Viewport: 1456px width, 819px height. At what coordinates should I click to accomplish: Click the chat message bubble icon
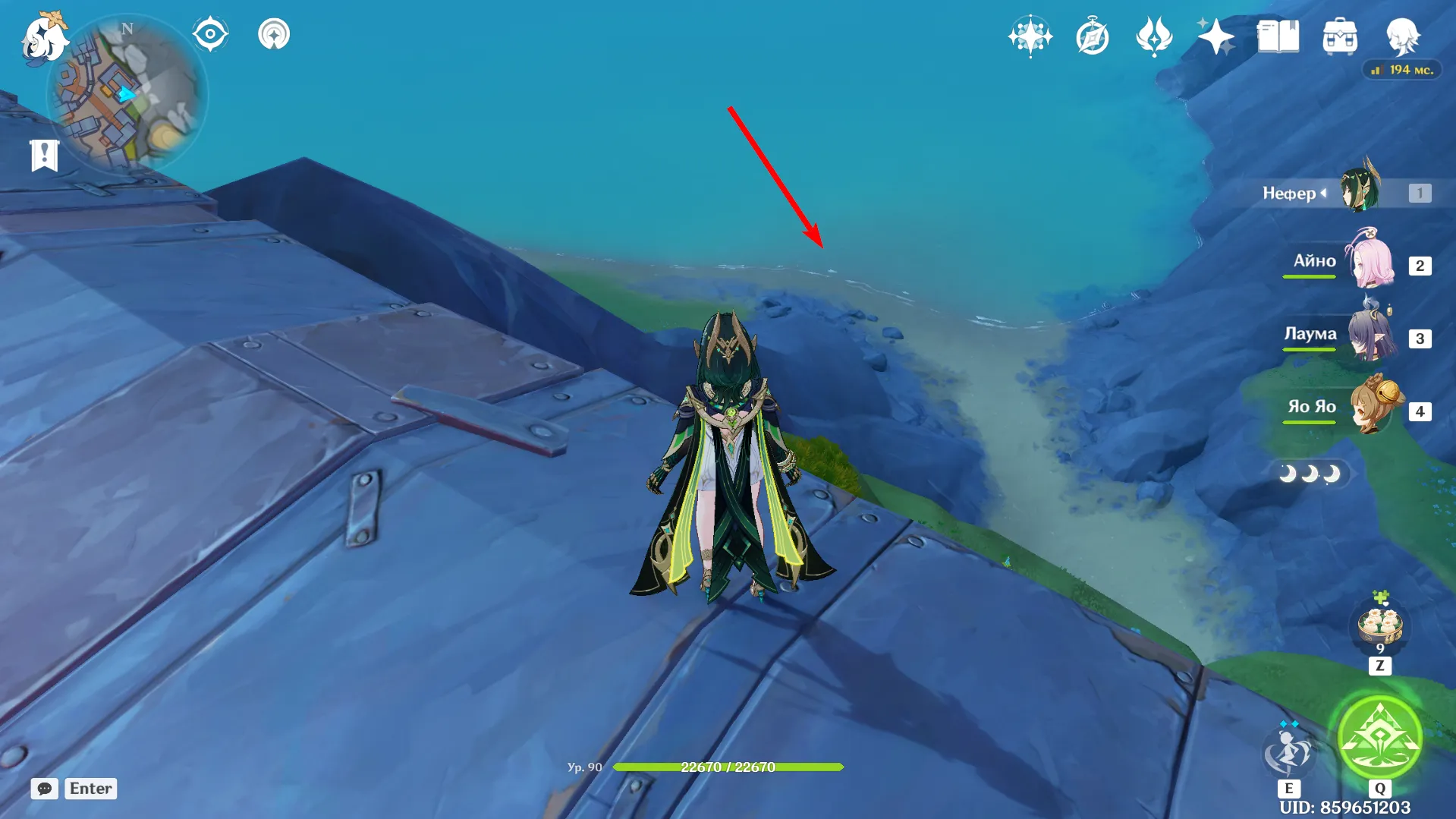[45, 789]
